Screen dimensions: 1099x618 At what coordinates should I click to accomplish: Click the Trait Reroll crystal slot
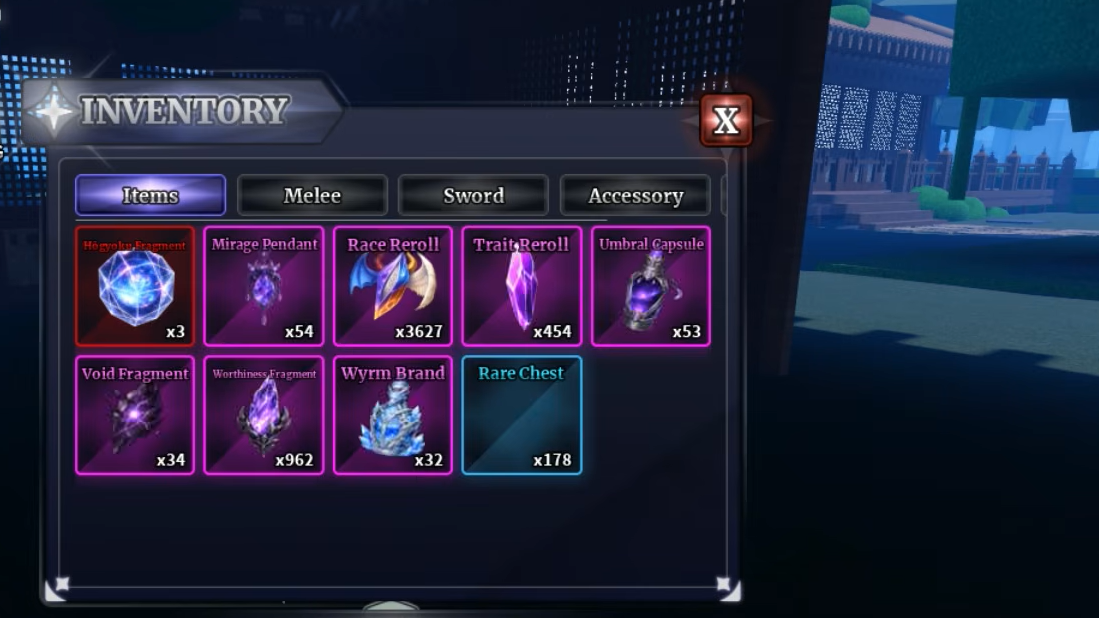pos(522,286)
